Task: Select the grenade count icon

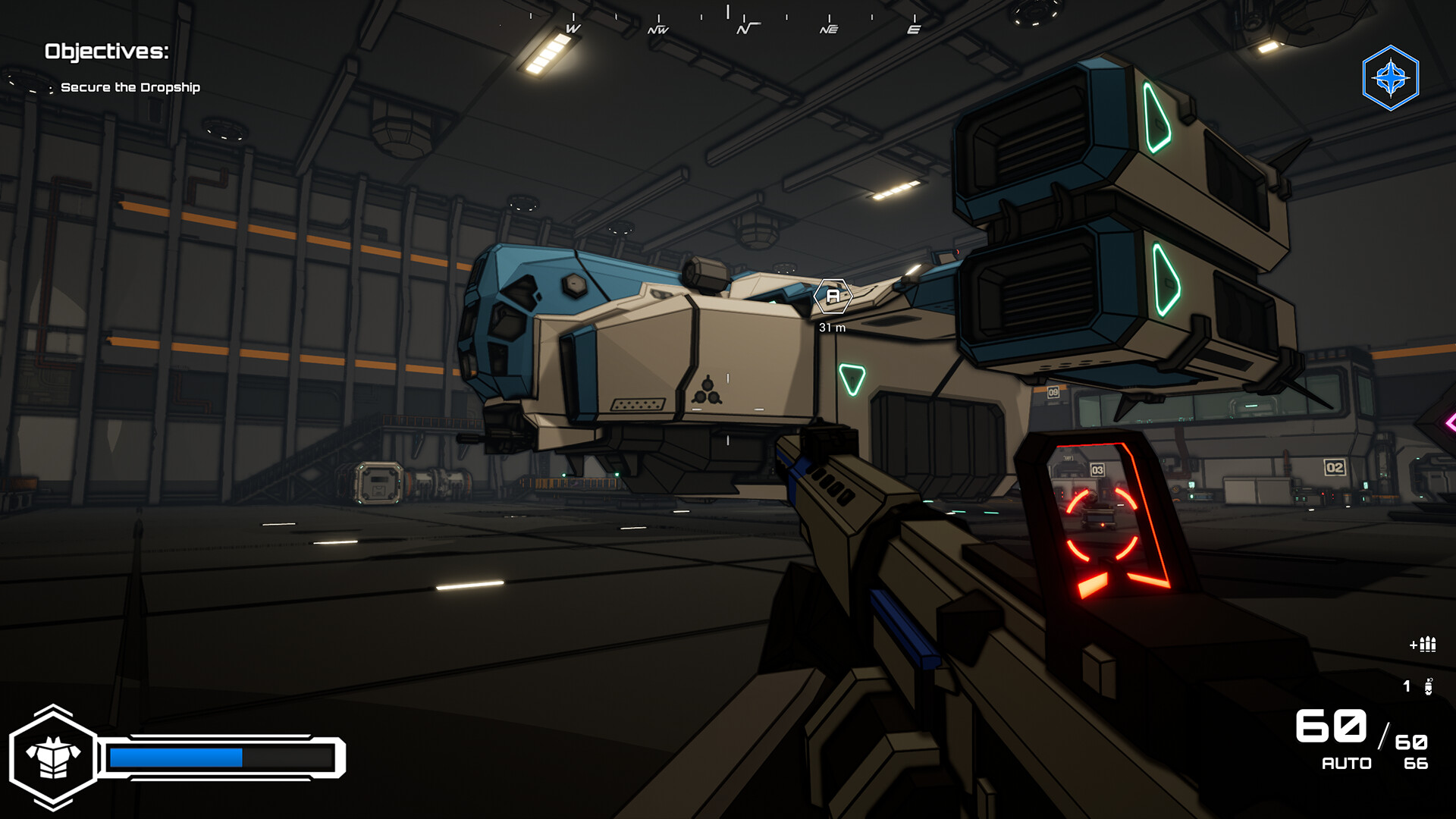Action: (x=1428, y=686)
